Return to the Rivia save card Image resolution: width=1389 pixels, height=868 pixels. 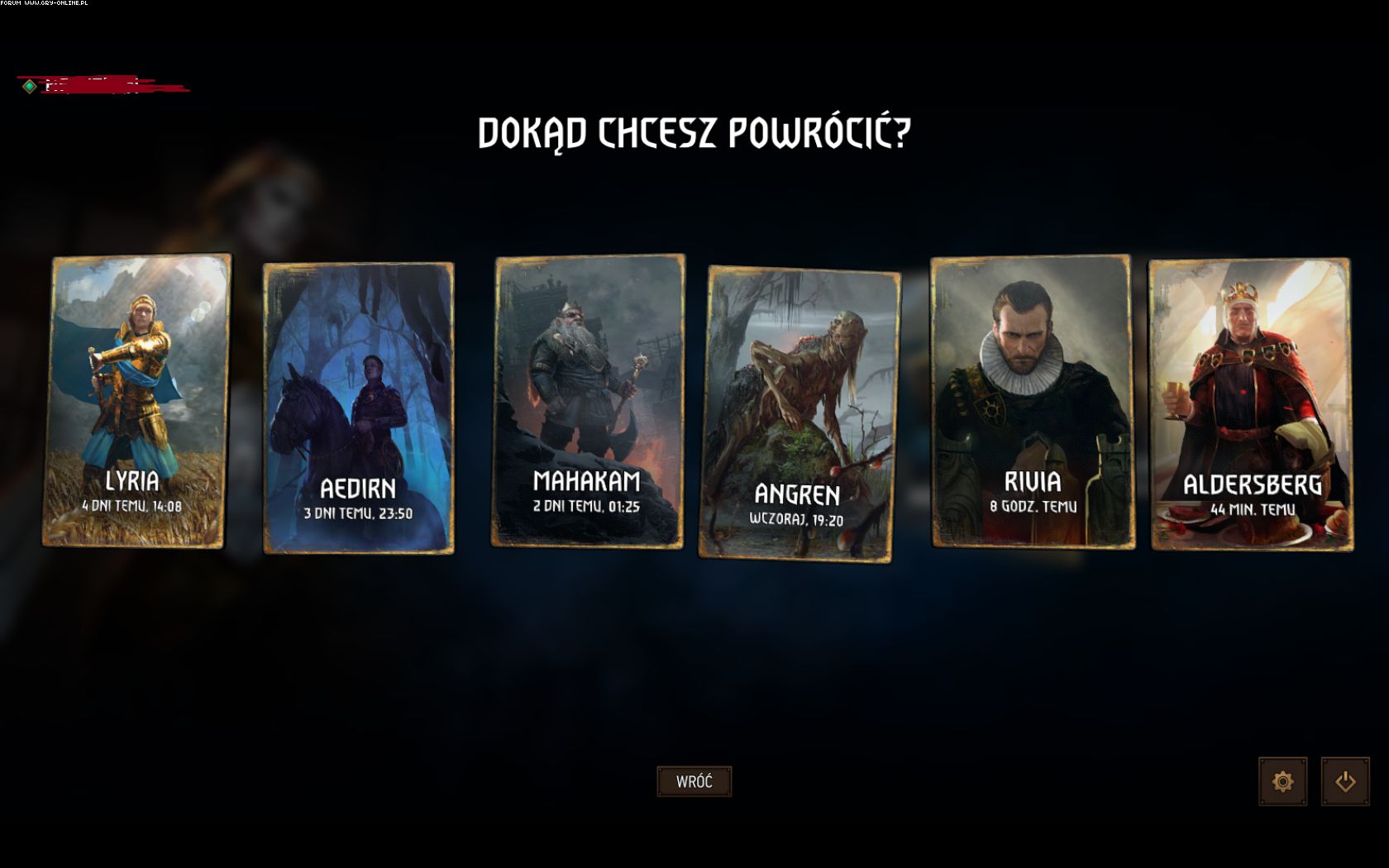pyautogui.click(x=1032, y=402)
